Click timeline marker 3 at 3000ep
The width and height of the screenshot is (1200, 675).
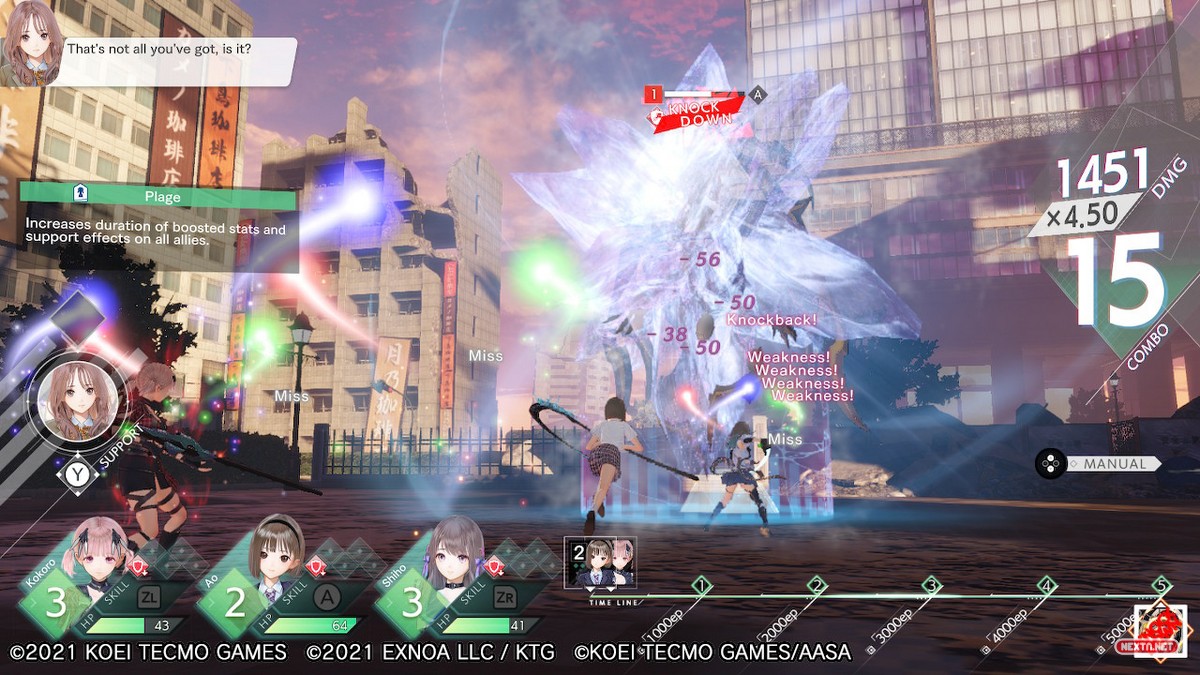coord(932,585)
